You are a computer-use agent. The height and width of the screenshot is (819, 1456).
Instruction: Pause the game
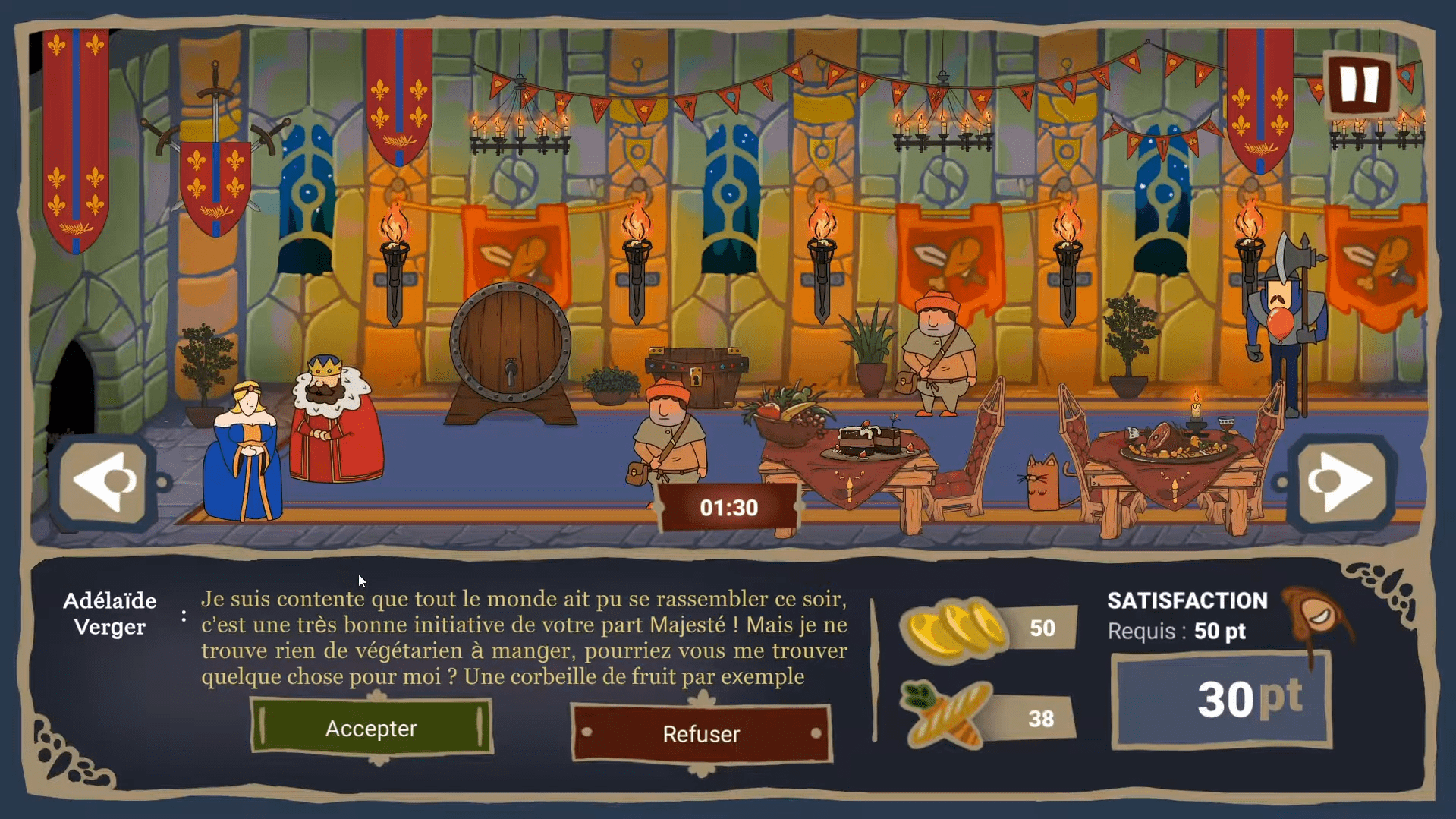[1359, 83]
